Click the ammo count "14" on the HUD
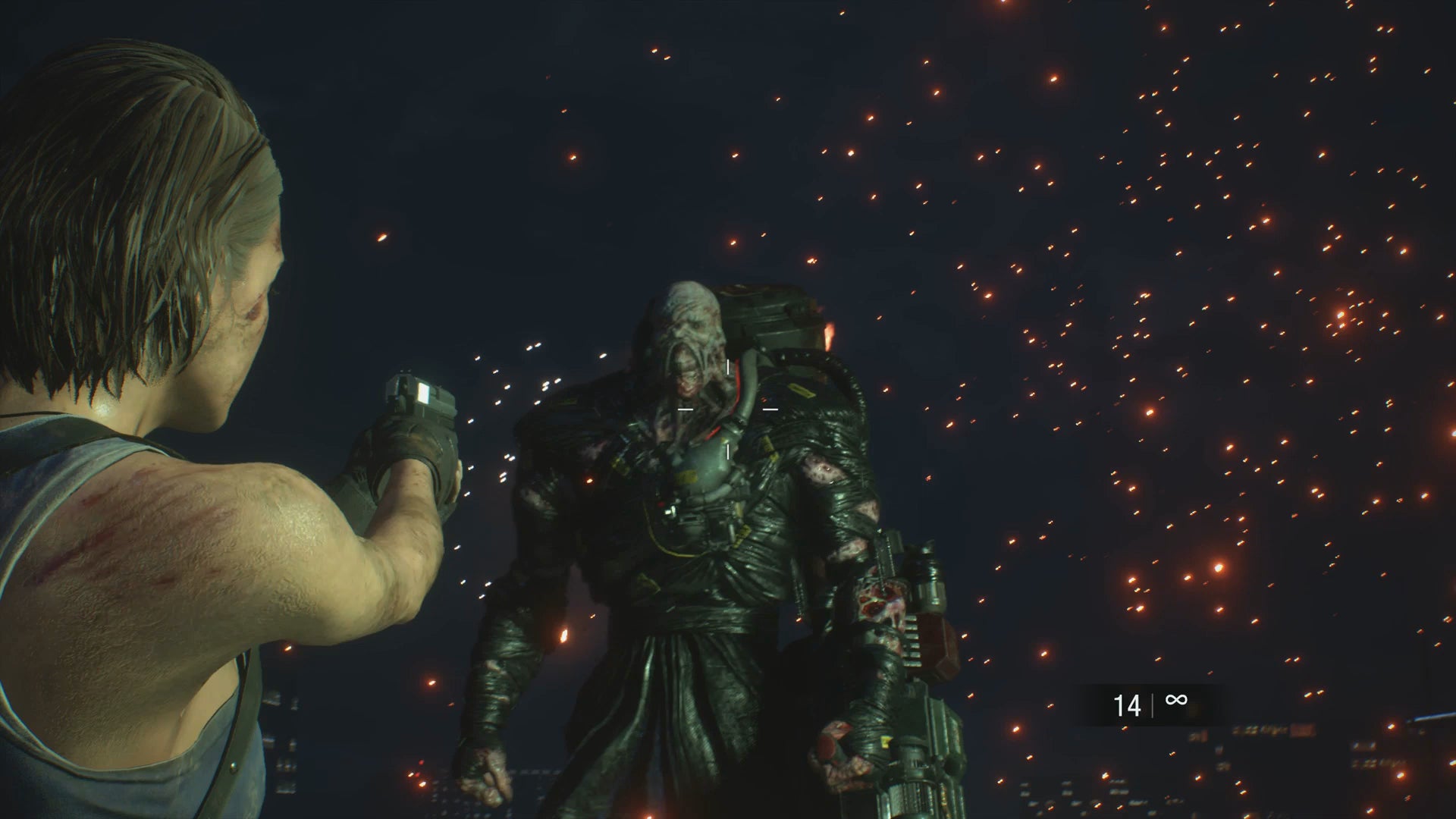The image size is (1456, 819). 1128,704
